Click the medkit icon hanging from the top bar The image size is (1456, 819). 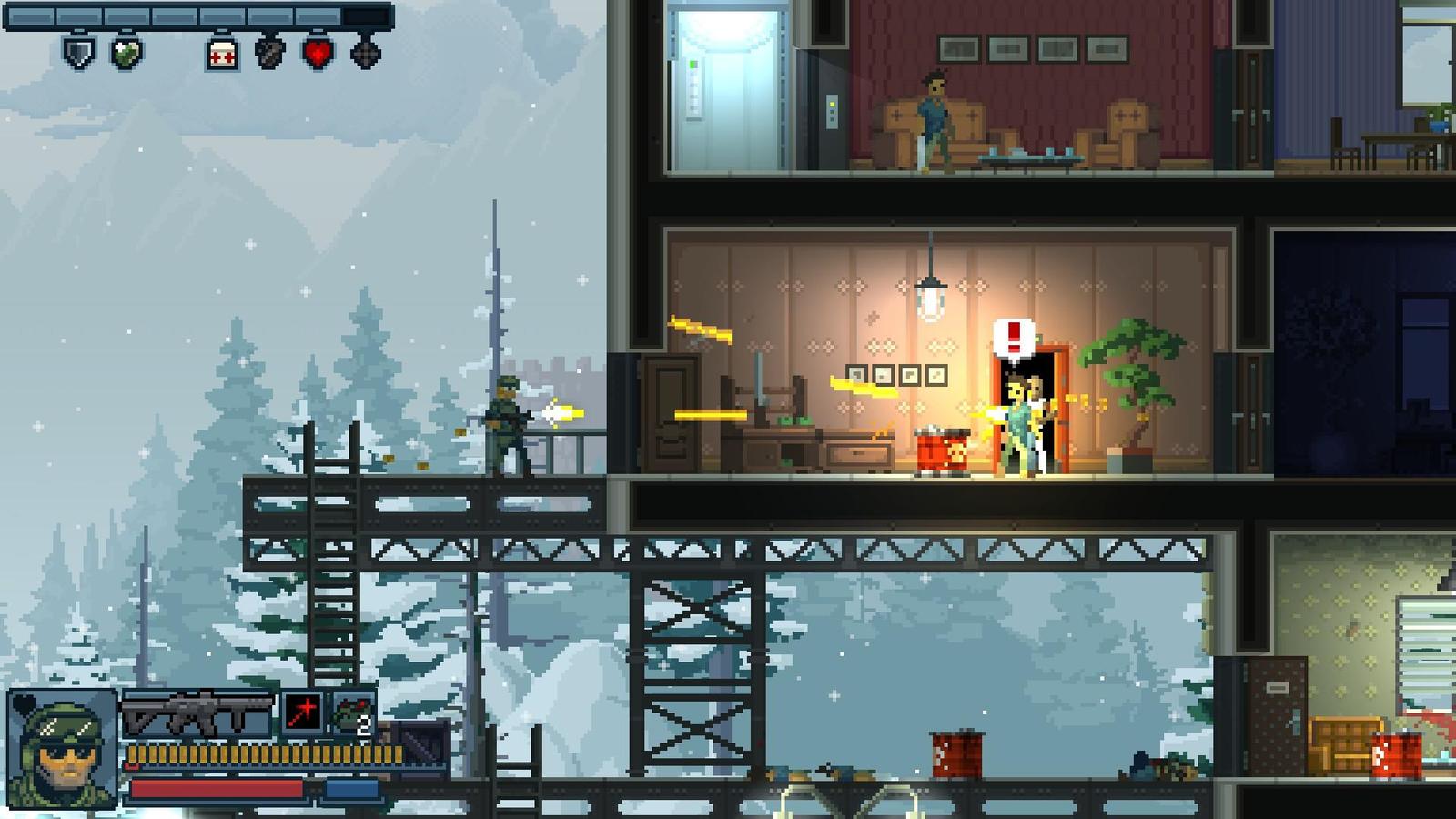point(221,53)
